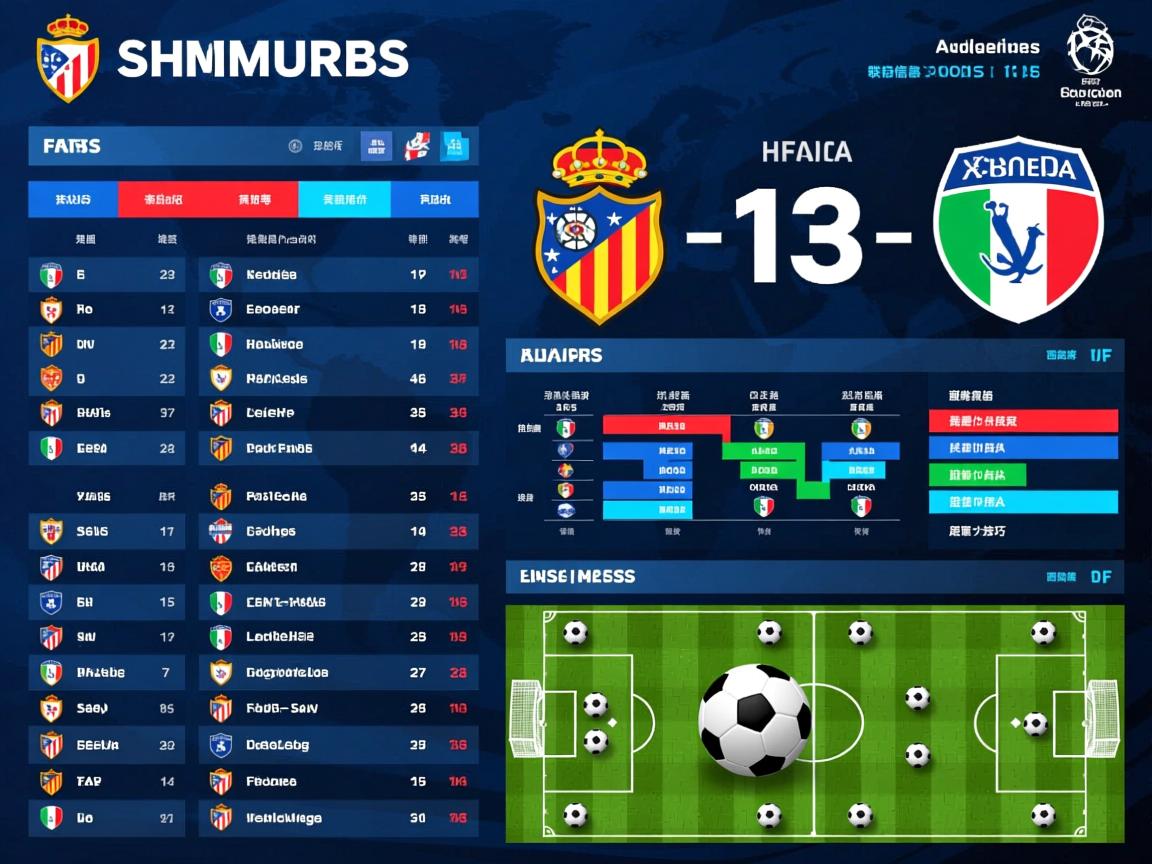Click the XBNEDA away team badge
Viewport: 1152px width, 864px height.
click(1017, 229)
